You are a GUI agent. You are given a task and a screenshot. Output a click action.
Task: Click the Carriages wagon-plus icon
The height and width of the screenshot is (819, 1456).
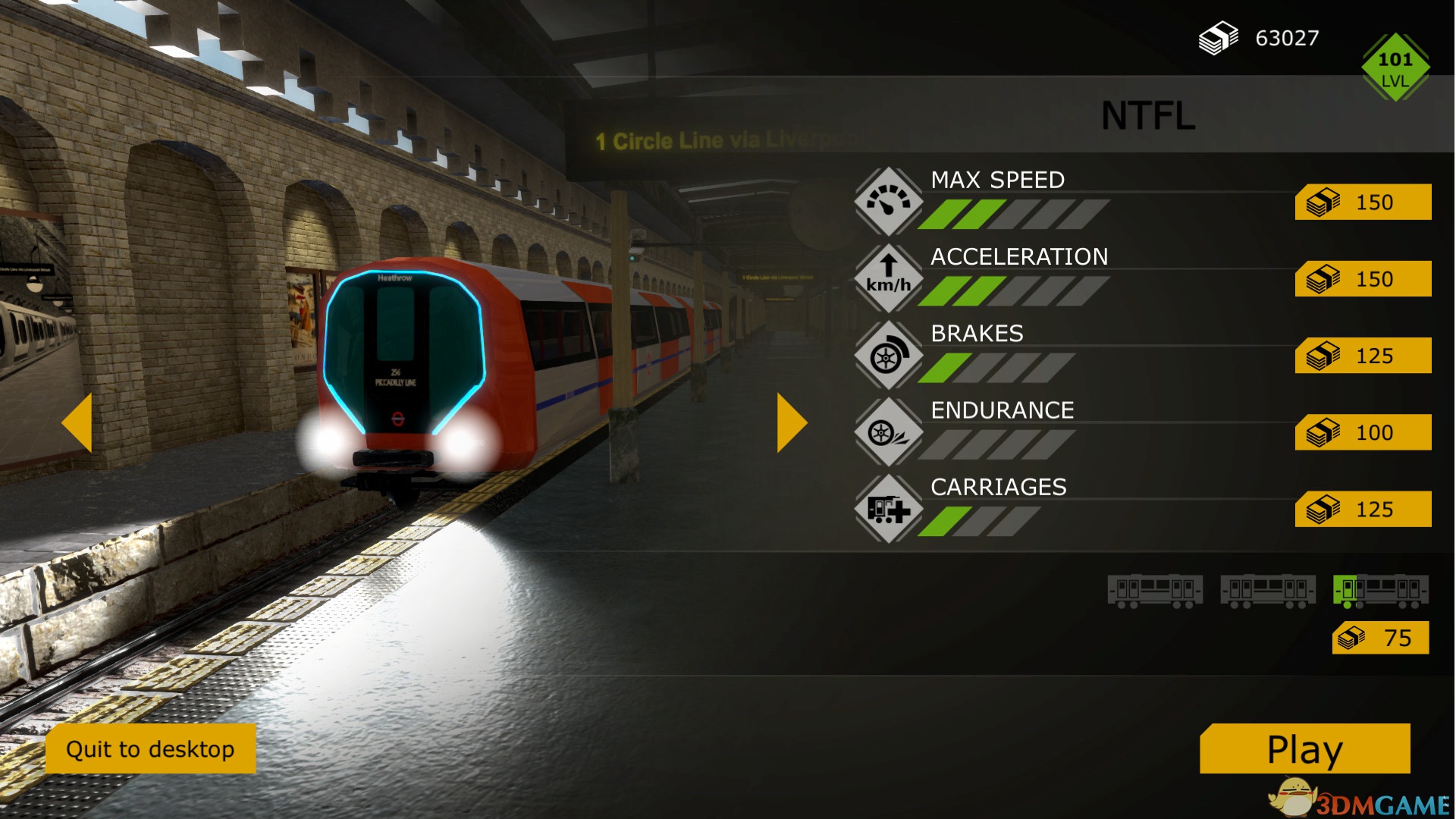888,509
